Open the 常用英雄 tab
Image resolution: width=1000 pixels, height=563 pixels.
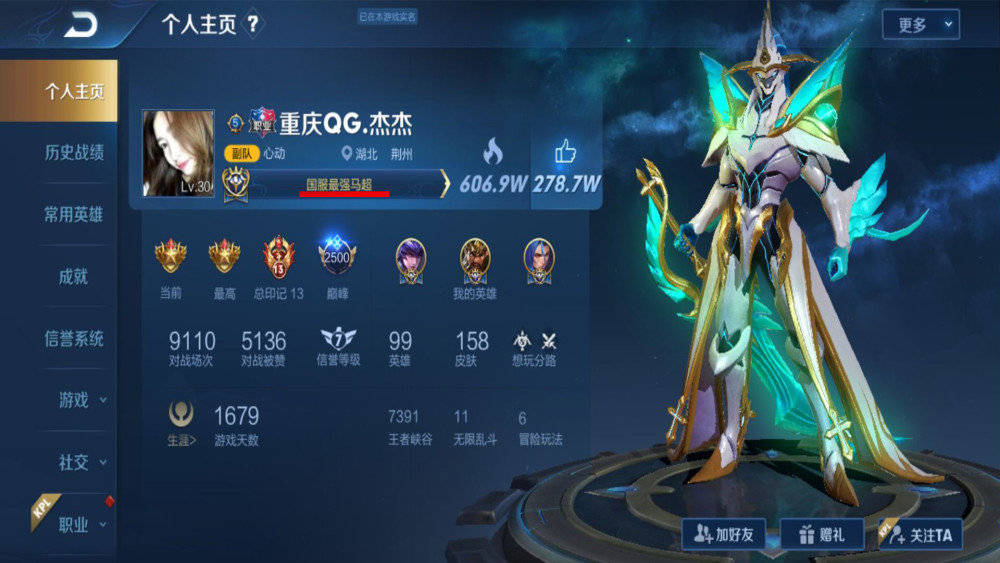[x=73, y=214]
